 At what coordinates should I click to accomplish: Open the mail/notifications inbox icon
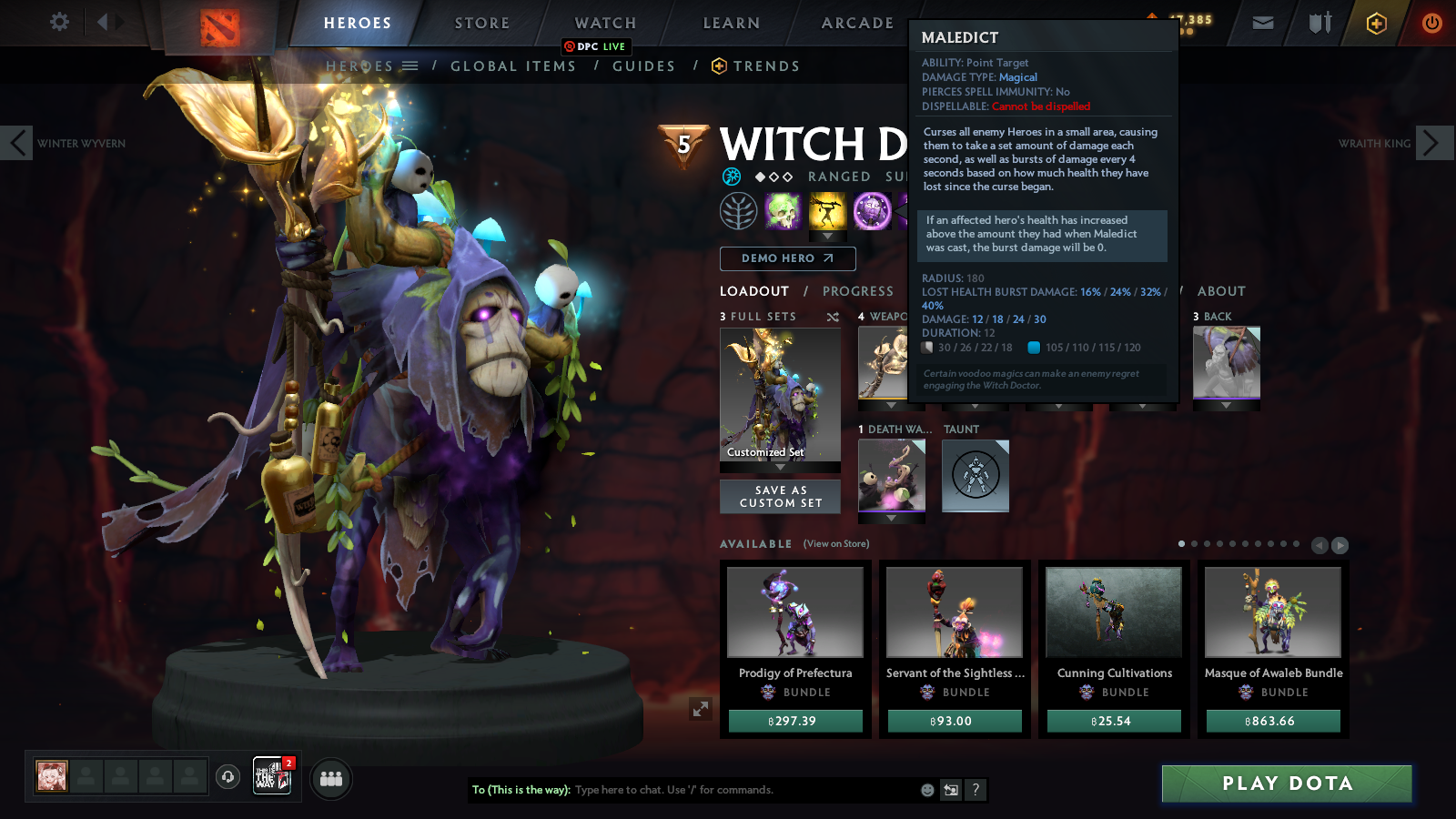point(1263,25)
